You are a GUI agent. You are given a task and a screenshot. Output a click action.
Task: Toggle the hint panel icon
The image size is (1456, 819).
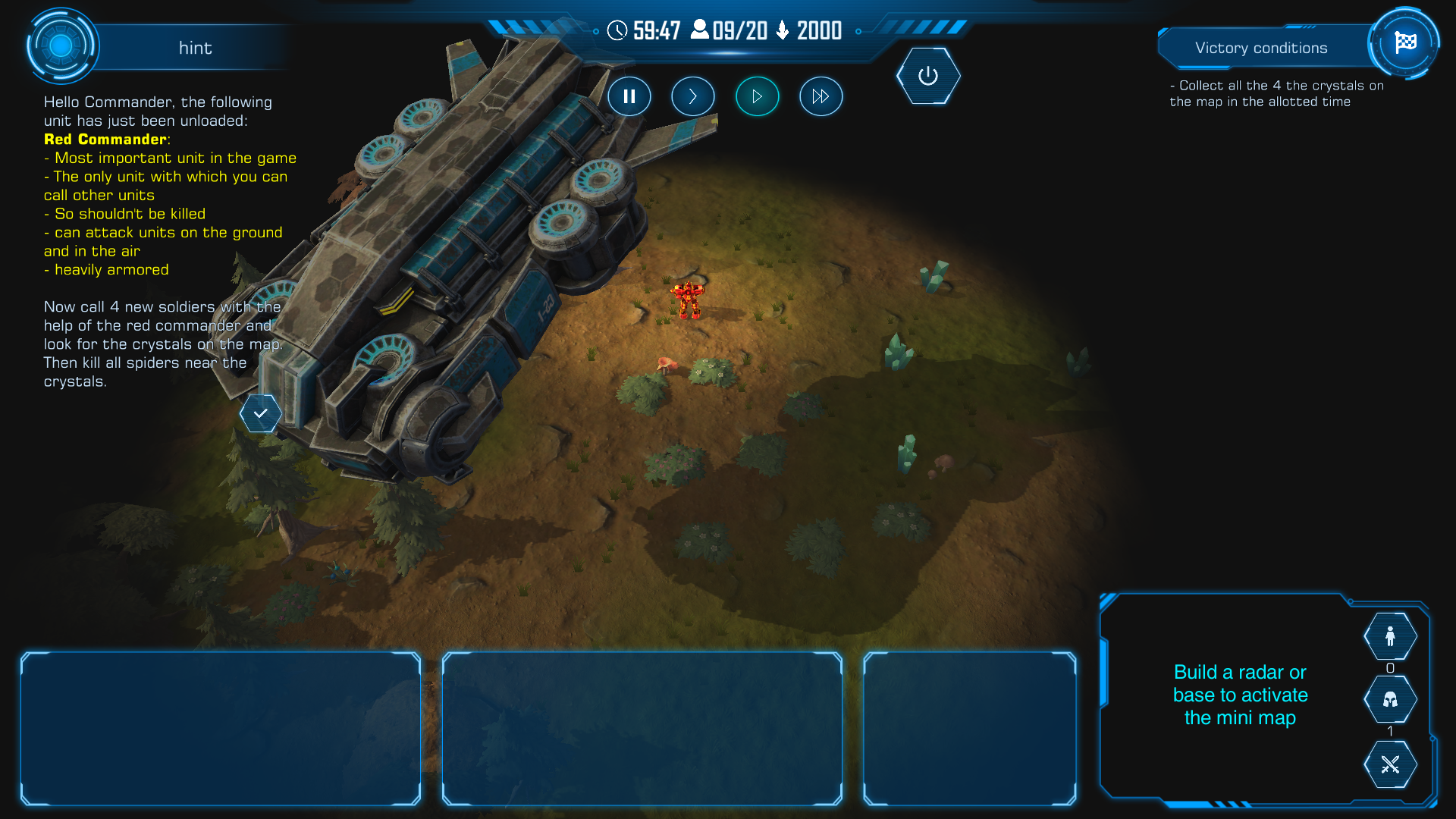61,46
